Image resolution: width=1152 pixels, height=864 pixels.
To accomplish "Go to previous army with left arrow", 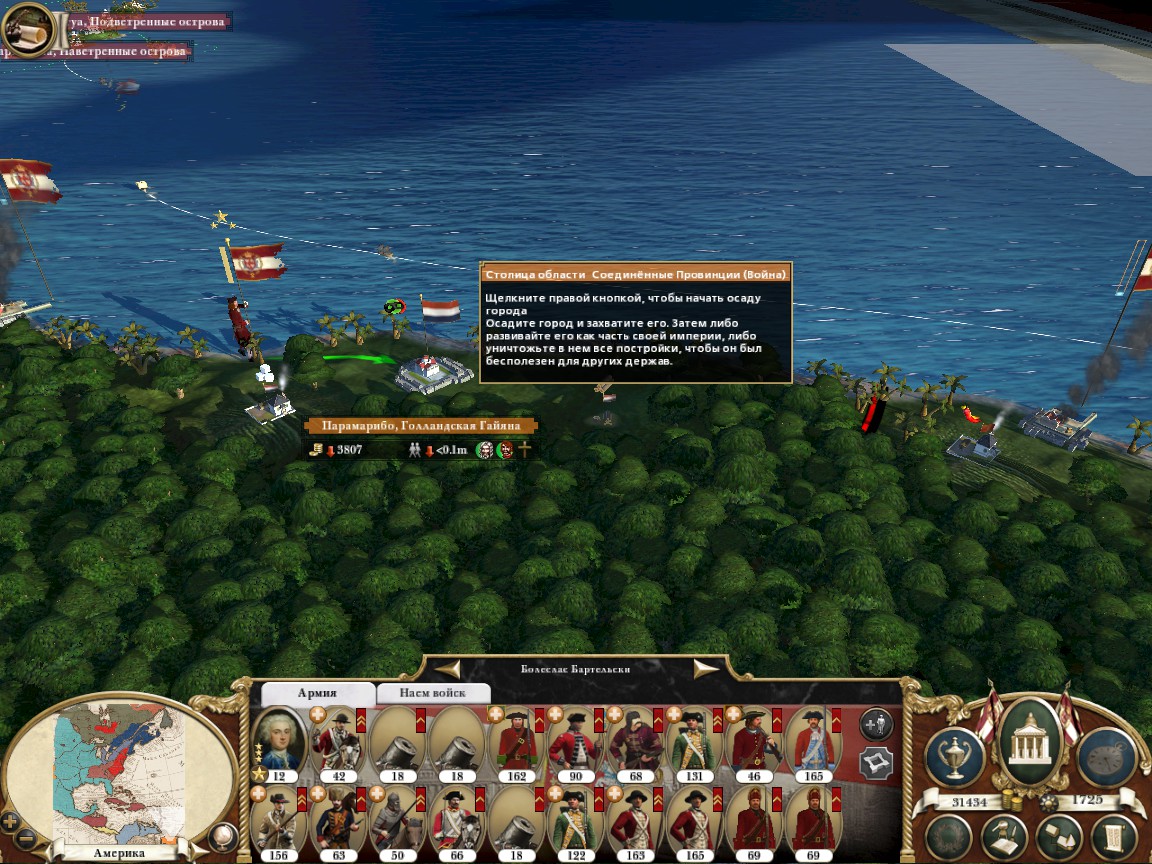I will click(x=447, y=669).
